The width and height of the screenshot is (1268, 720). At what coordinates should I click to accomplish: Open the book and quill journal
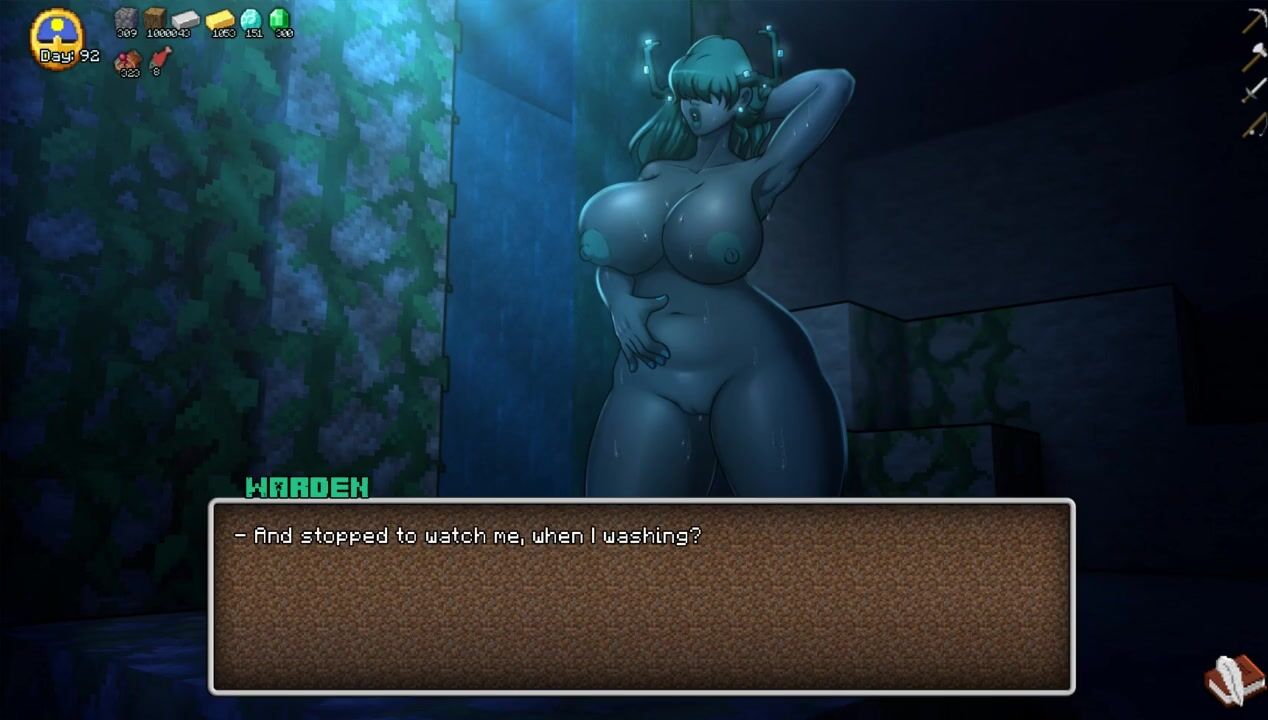[1234, 678]
